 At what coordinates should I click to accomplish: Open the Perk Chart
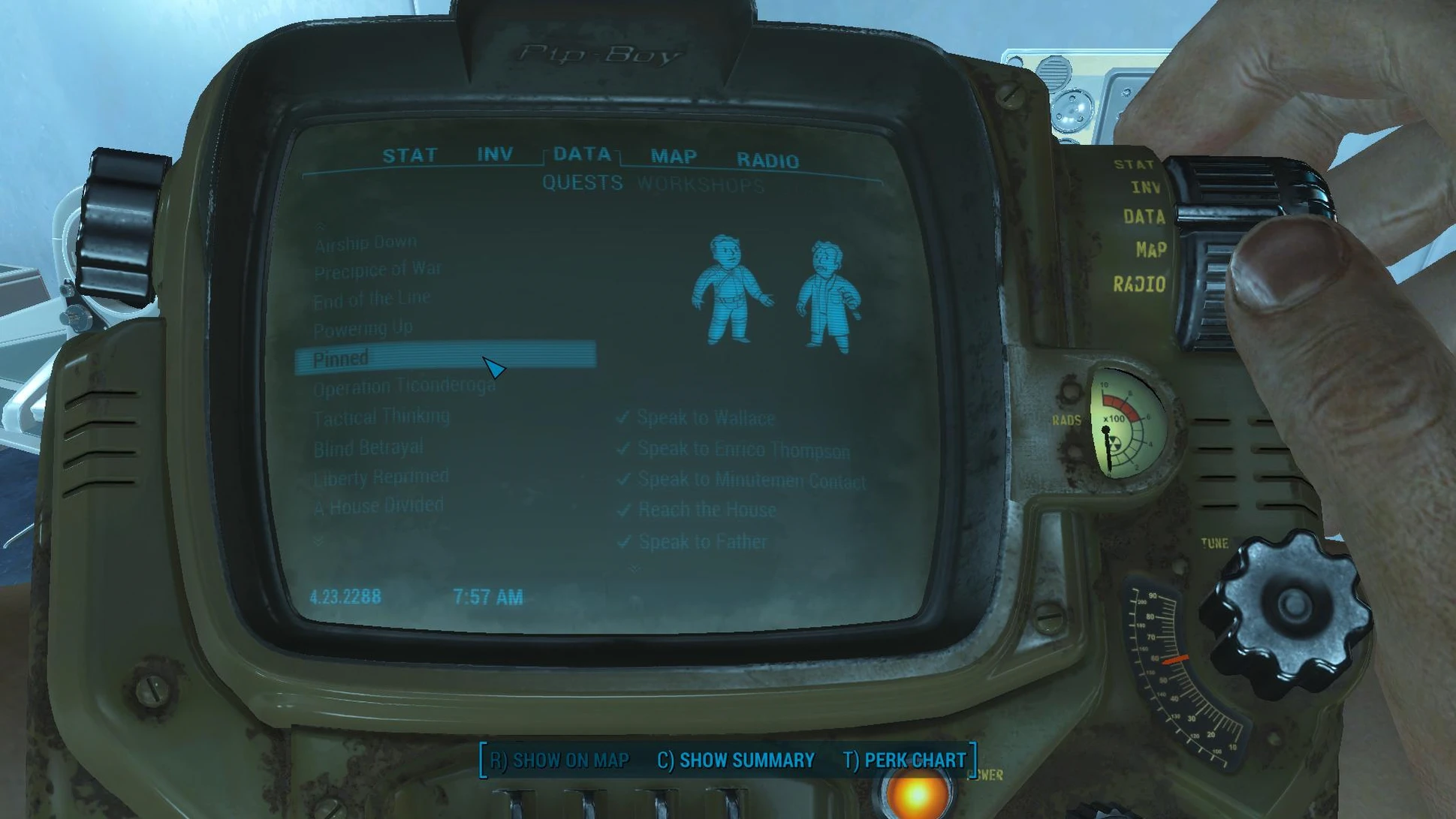[x=904, y=760]
